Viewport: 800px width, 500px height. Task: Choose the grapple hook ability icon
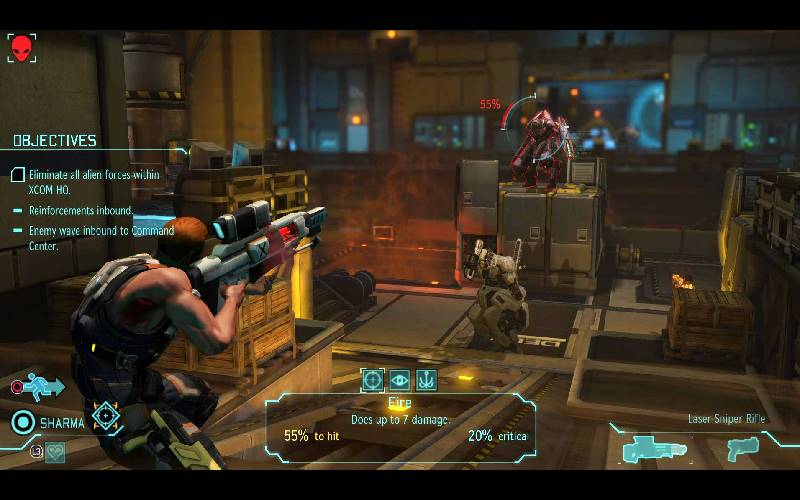tap(426, 379)
